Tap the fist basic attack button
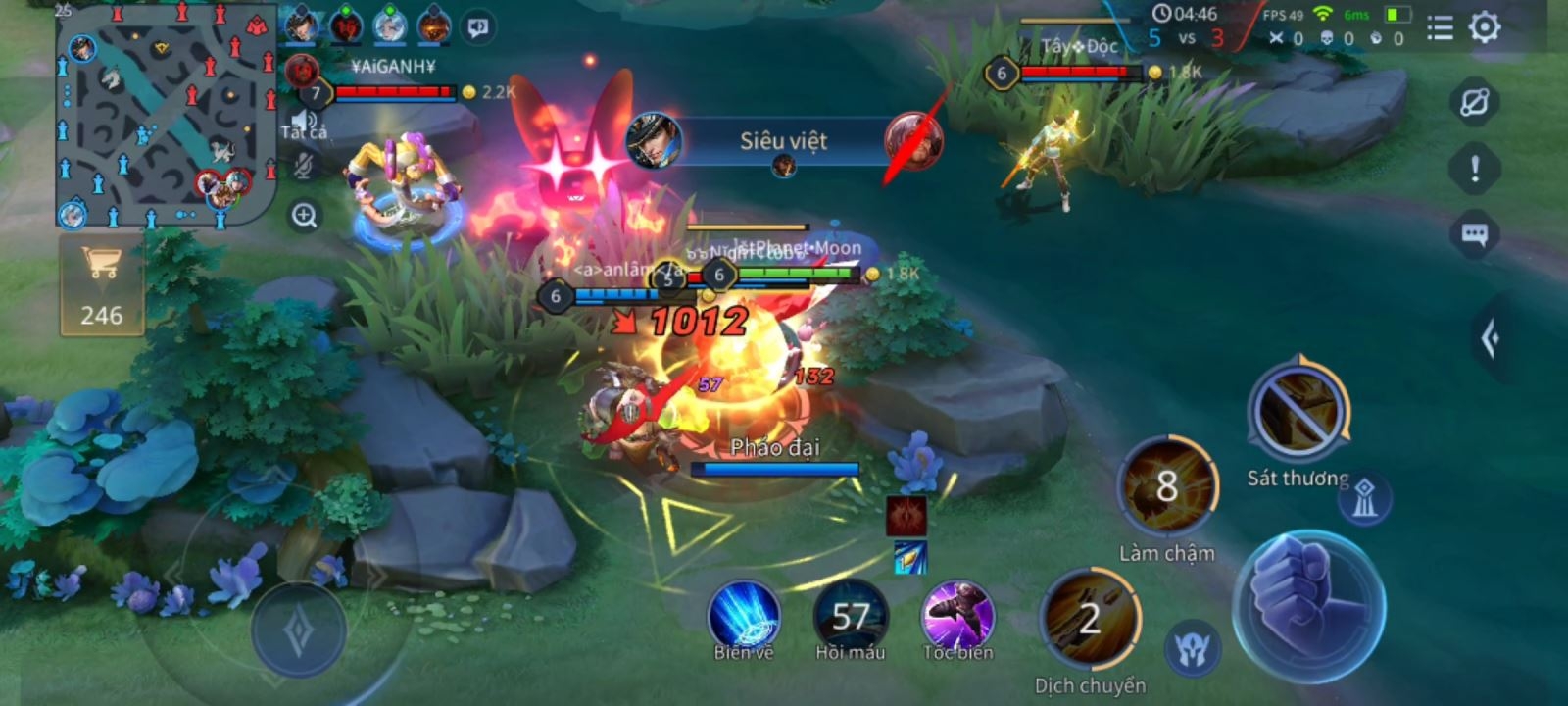 click(1308, 605)
